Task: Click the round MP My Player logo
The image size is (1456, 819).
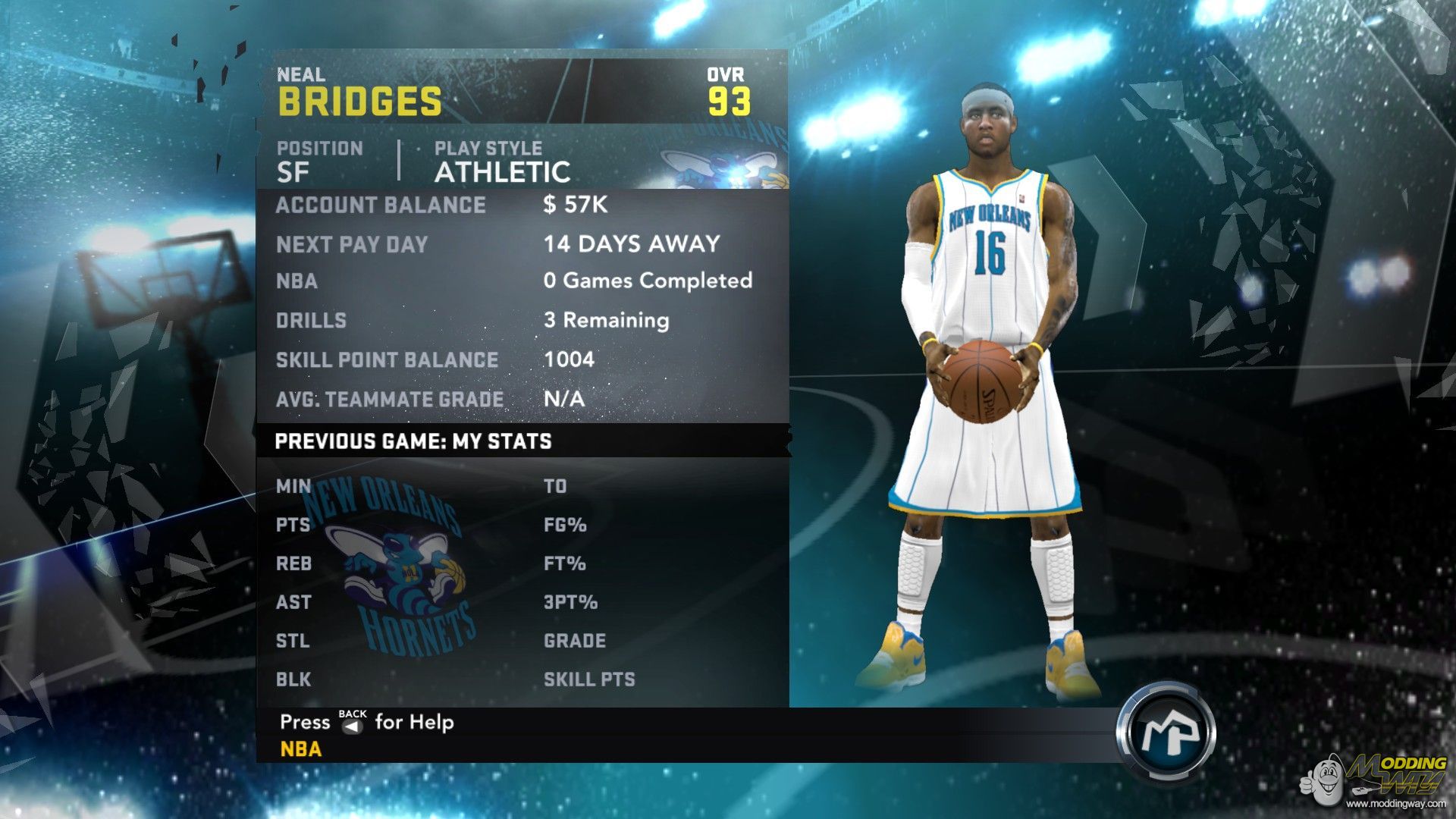Action: tap(1166, 733)
